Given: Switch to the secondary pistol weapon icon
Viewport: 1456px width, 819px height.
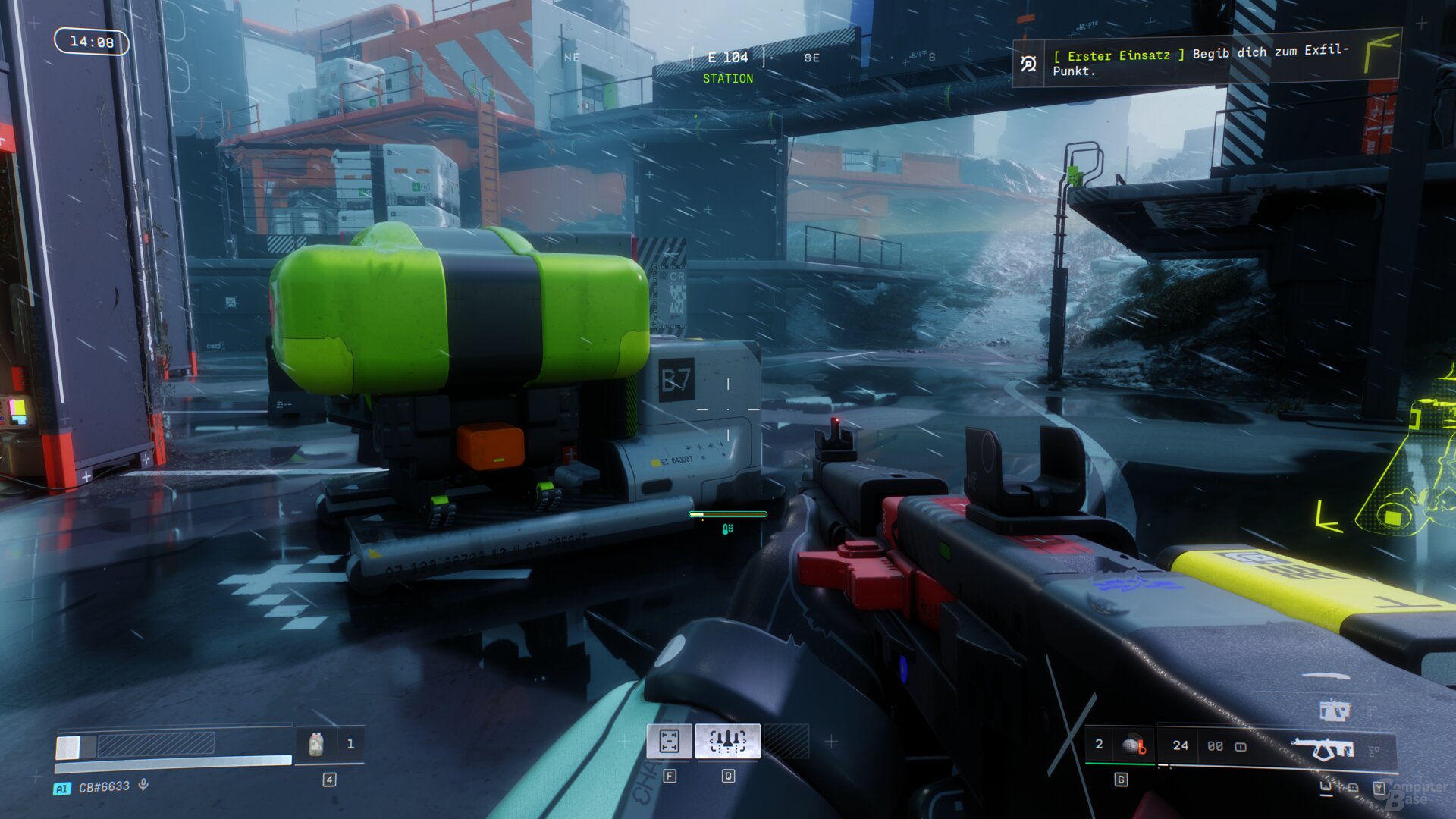Looking at the screenshot, I should coord(1334,711).
